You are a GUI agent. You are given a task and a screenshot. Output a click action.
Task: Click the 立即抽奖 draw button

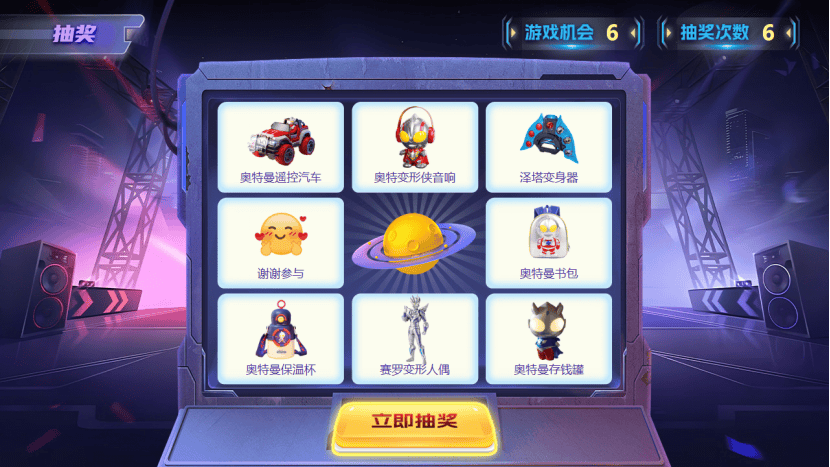[x=414, y=421]
